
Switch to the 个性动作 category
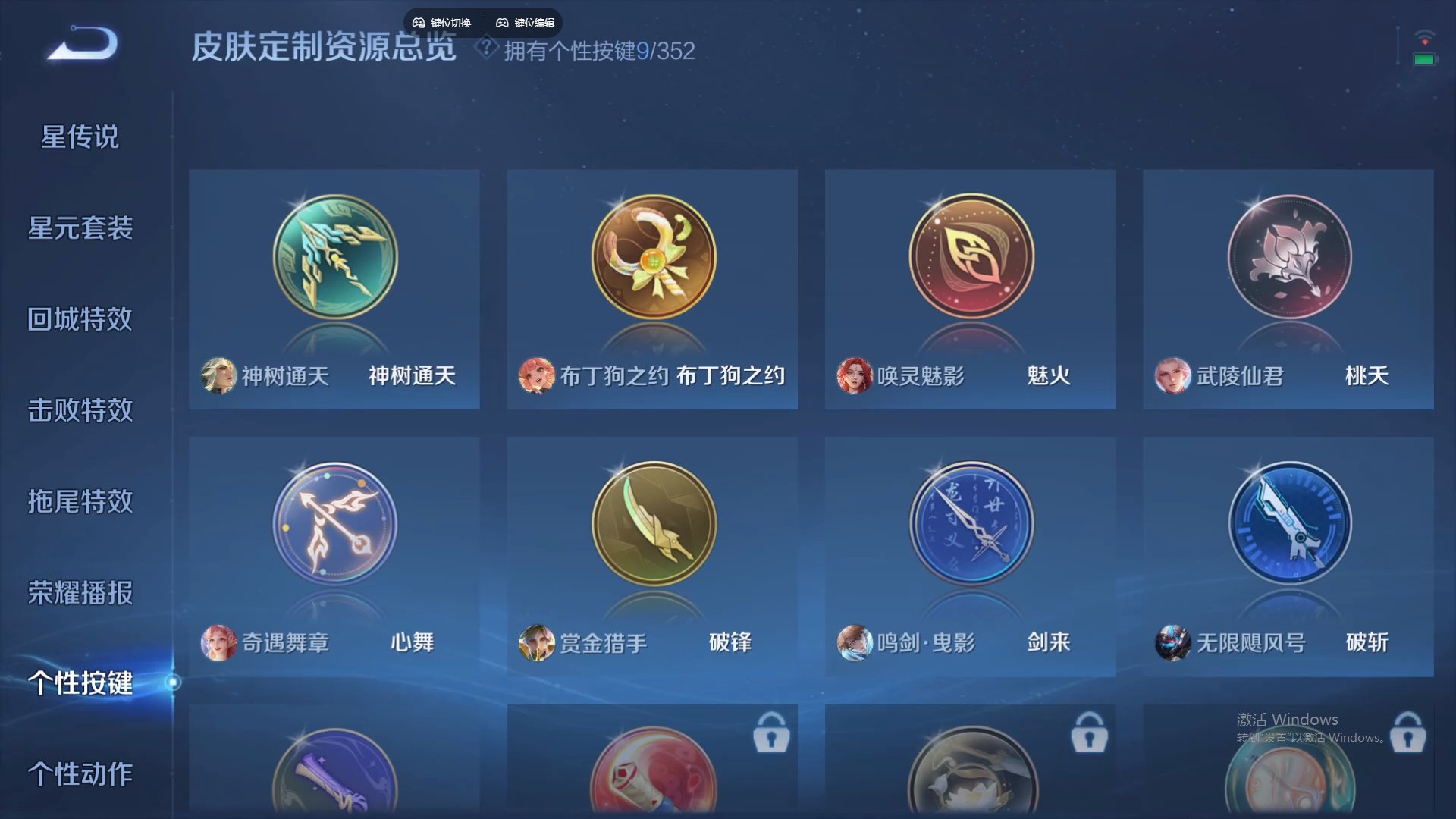[x=80, y=775]
